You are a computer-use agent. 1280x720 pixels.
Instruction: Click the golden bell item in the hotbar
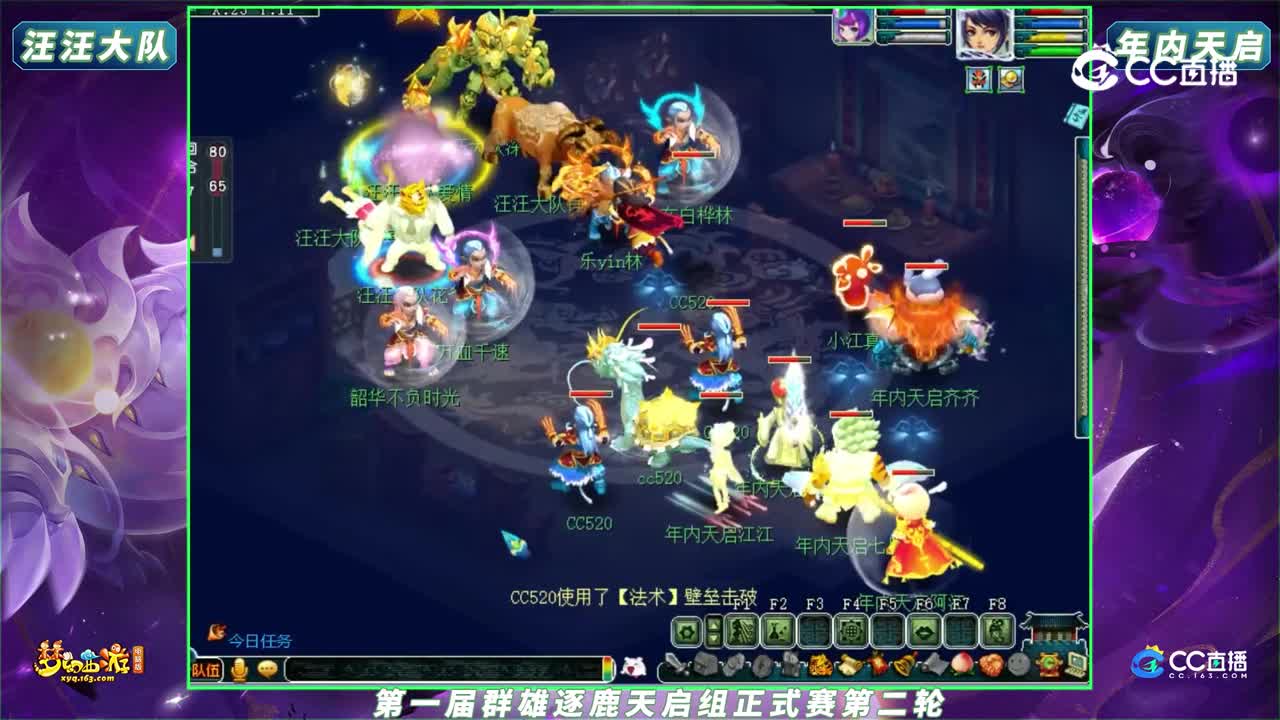(902, 664)
